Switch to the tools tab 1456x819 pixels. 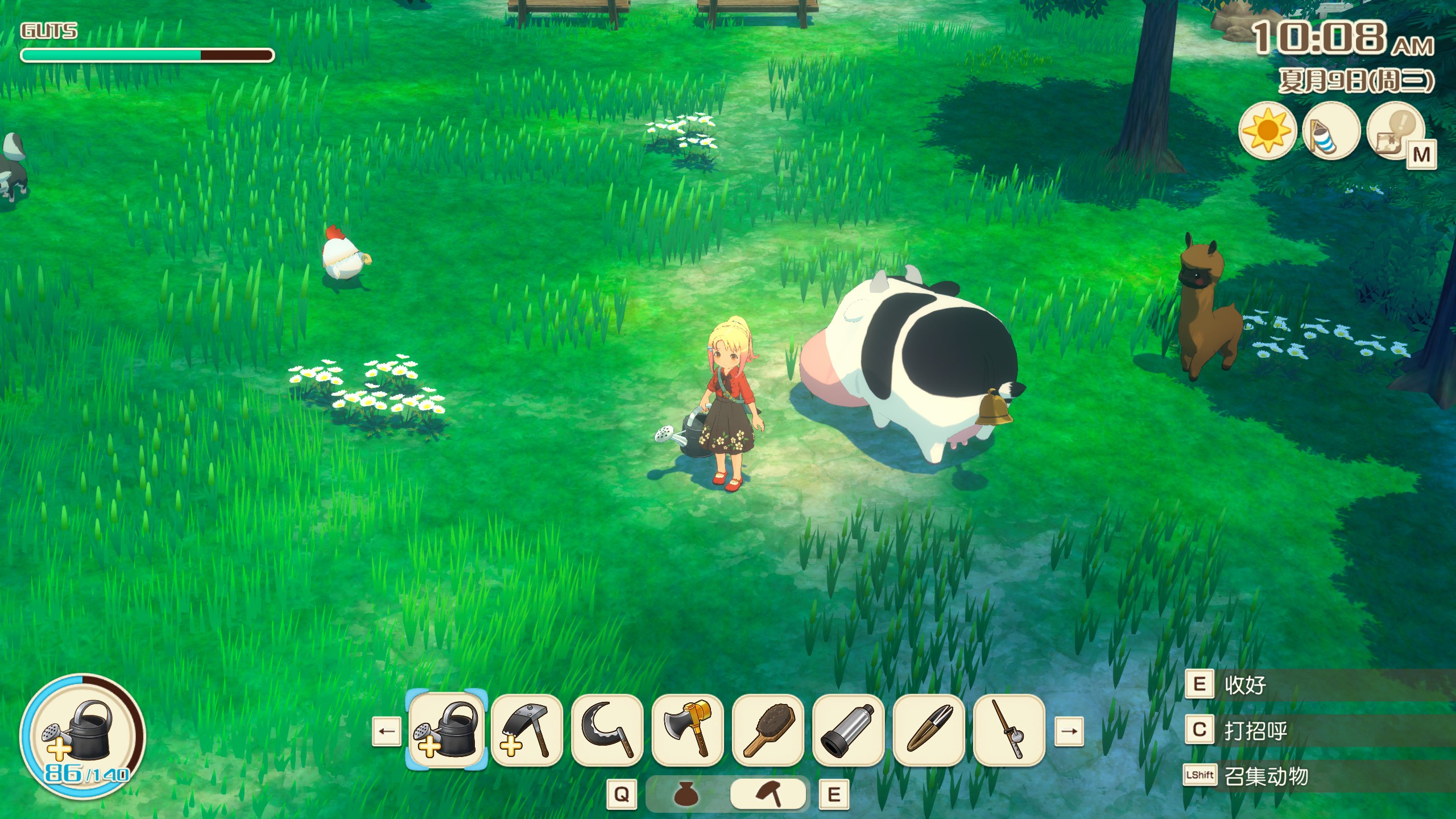768,795
